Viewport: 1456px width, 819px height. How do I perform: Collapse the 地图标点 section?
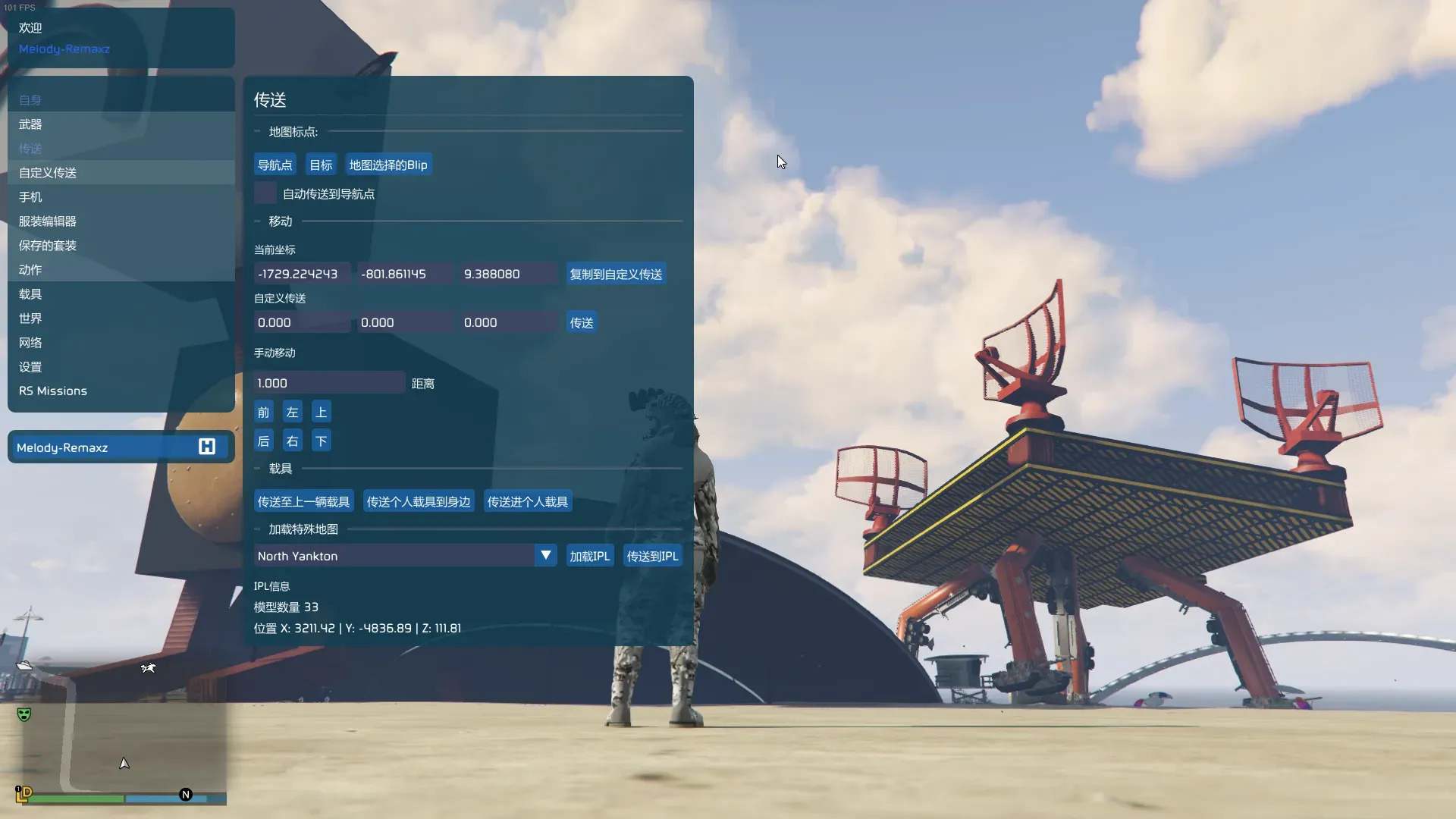(258, 130)
